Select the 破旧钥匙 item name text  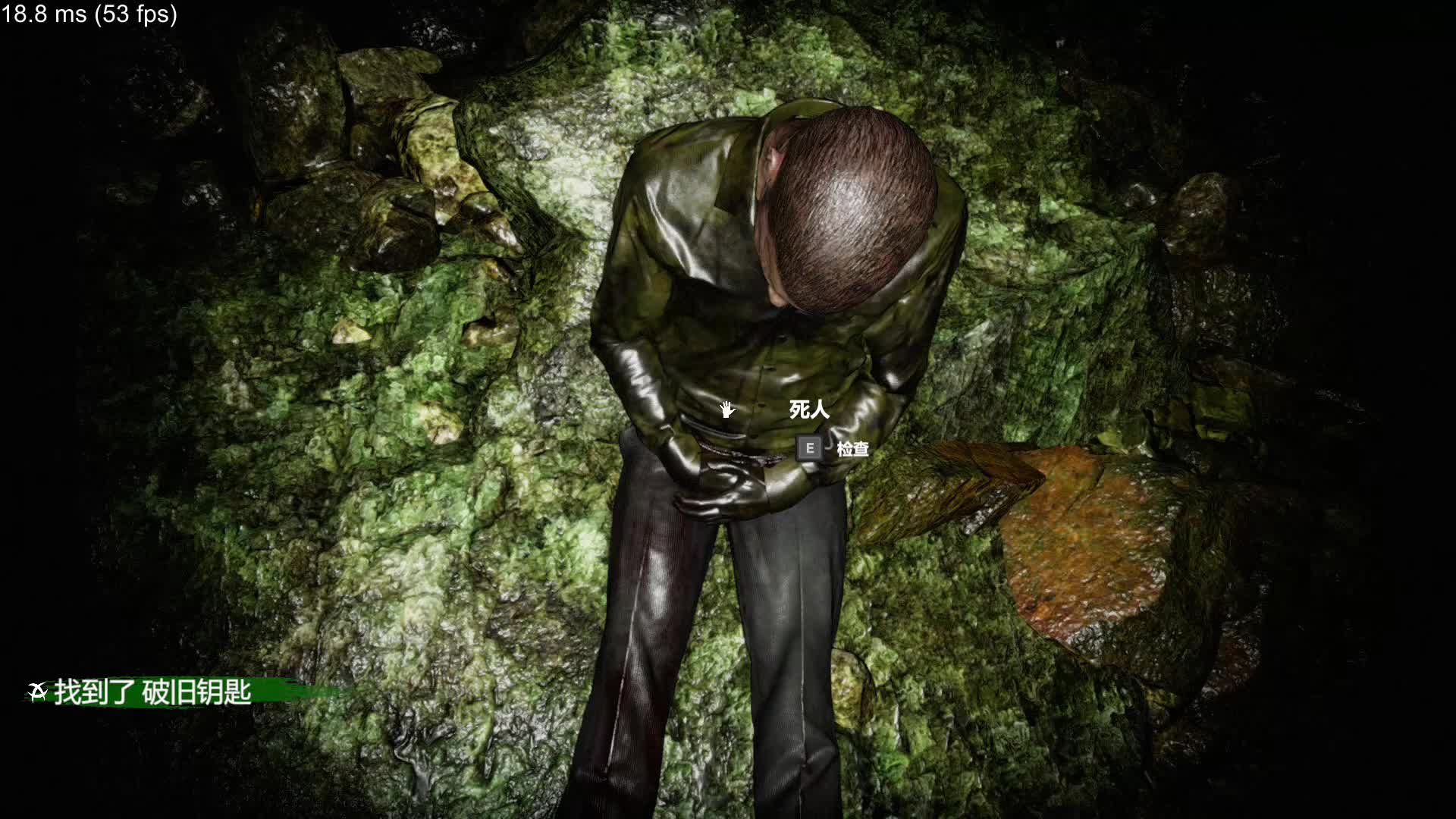(x=199, y=692)
